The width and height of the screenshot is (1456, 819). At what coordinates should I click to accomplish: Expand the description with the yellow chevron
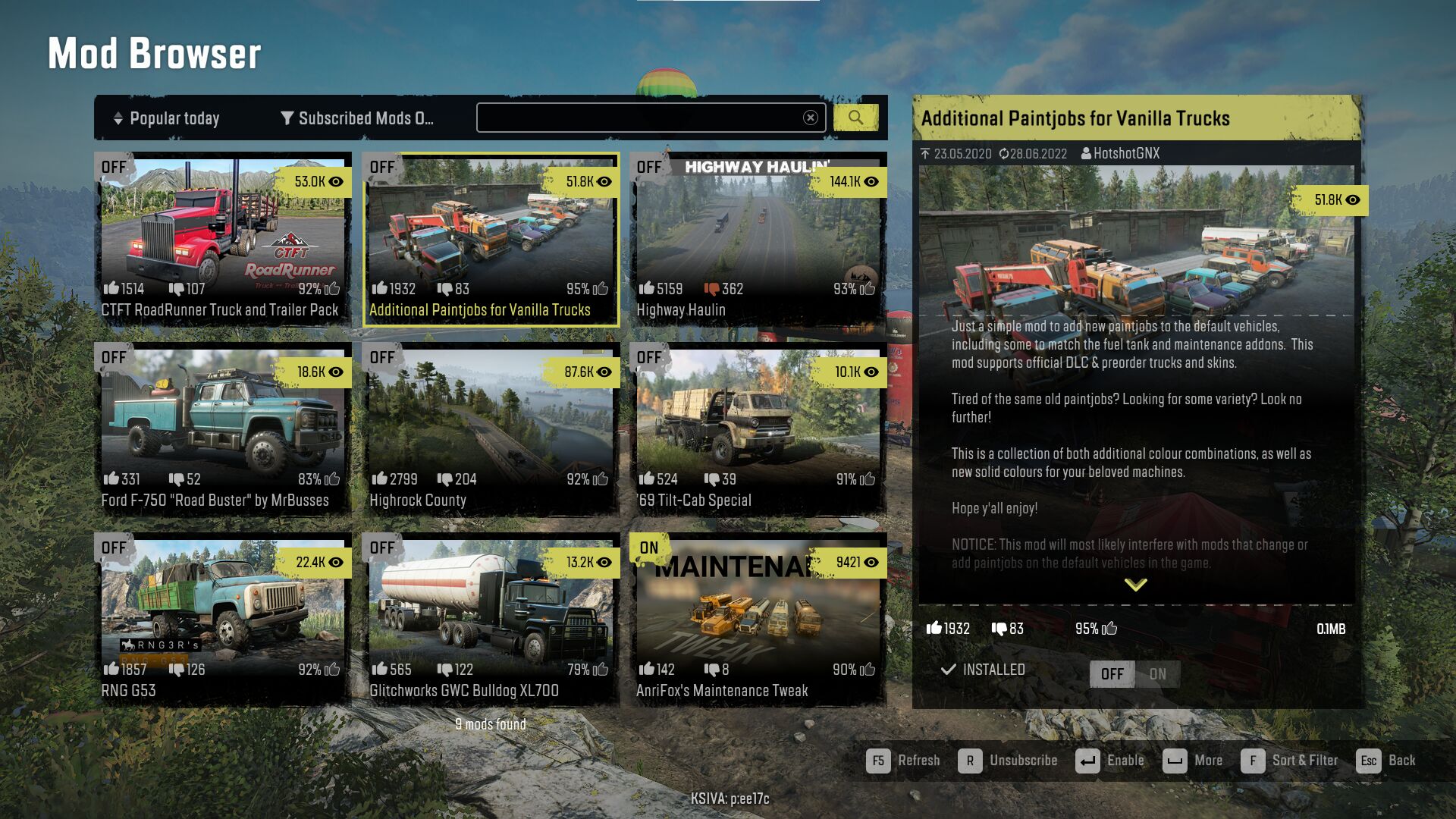tap(1135, 585)
